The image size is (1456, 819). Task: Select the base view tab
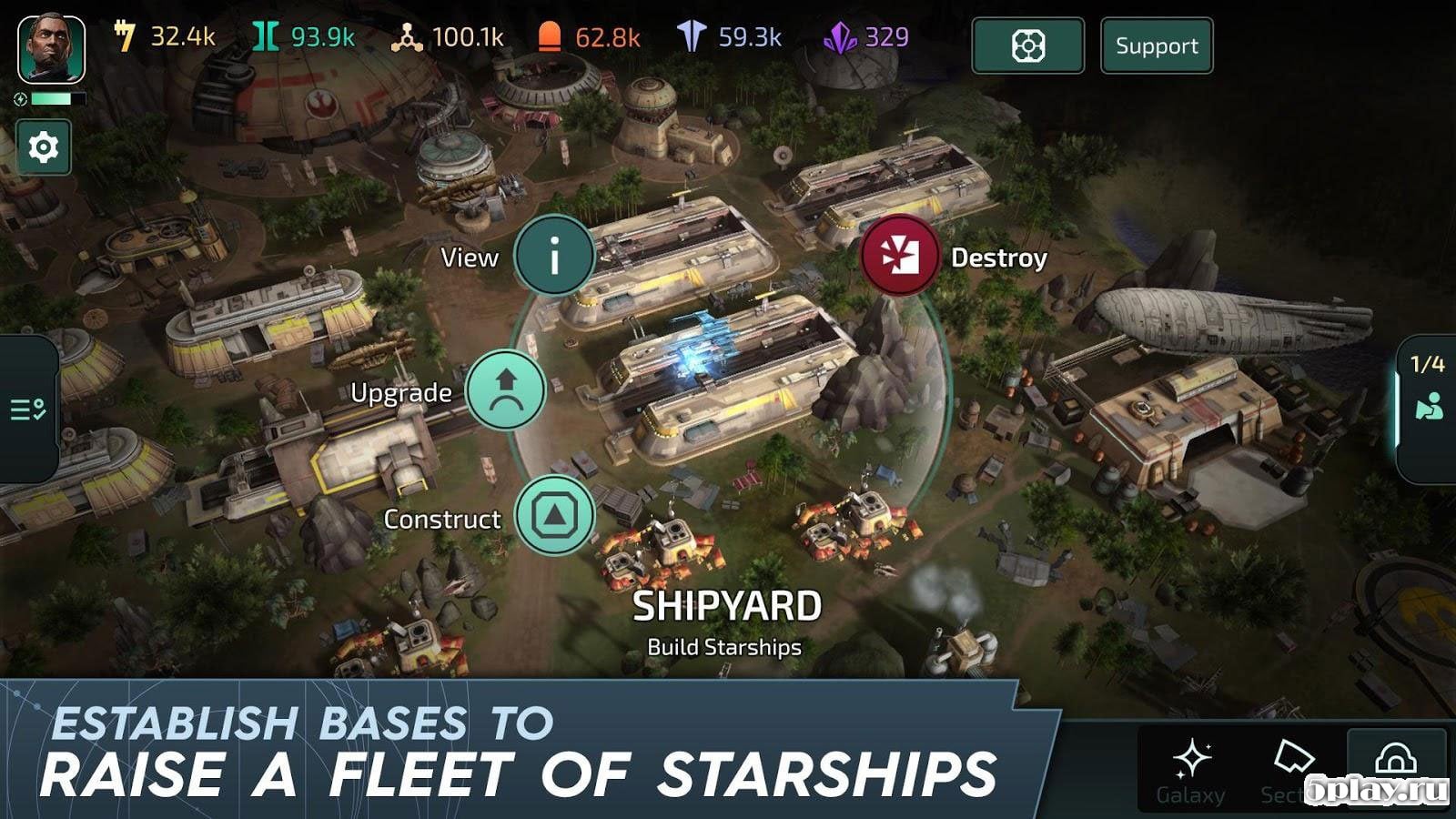(x=1396, y=764)
